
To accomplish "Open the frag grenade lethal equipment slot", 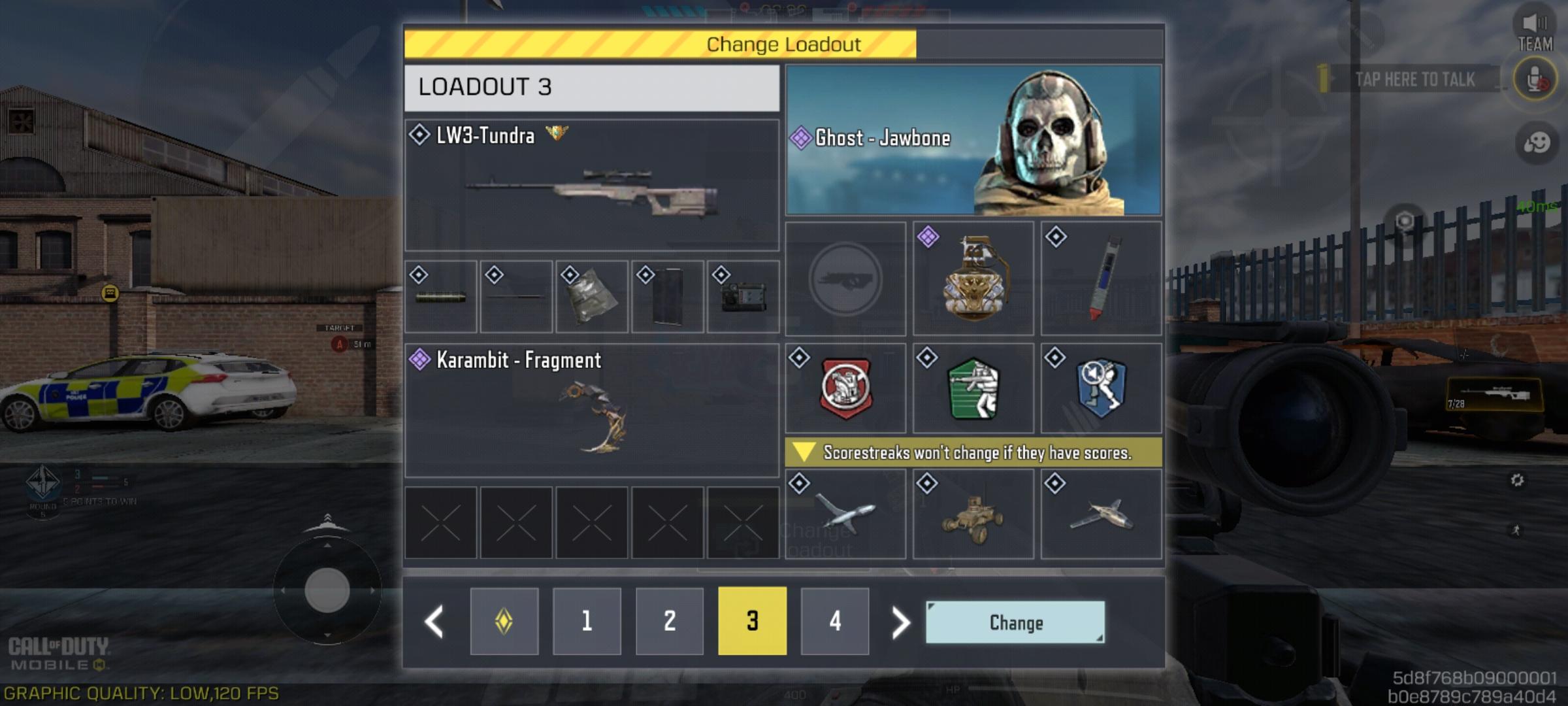I will (x=973, y=281).
